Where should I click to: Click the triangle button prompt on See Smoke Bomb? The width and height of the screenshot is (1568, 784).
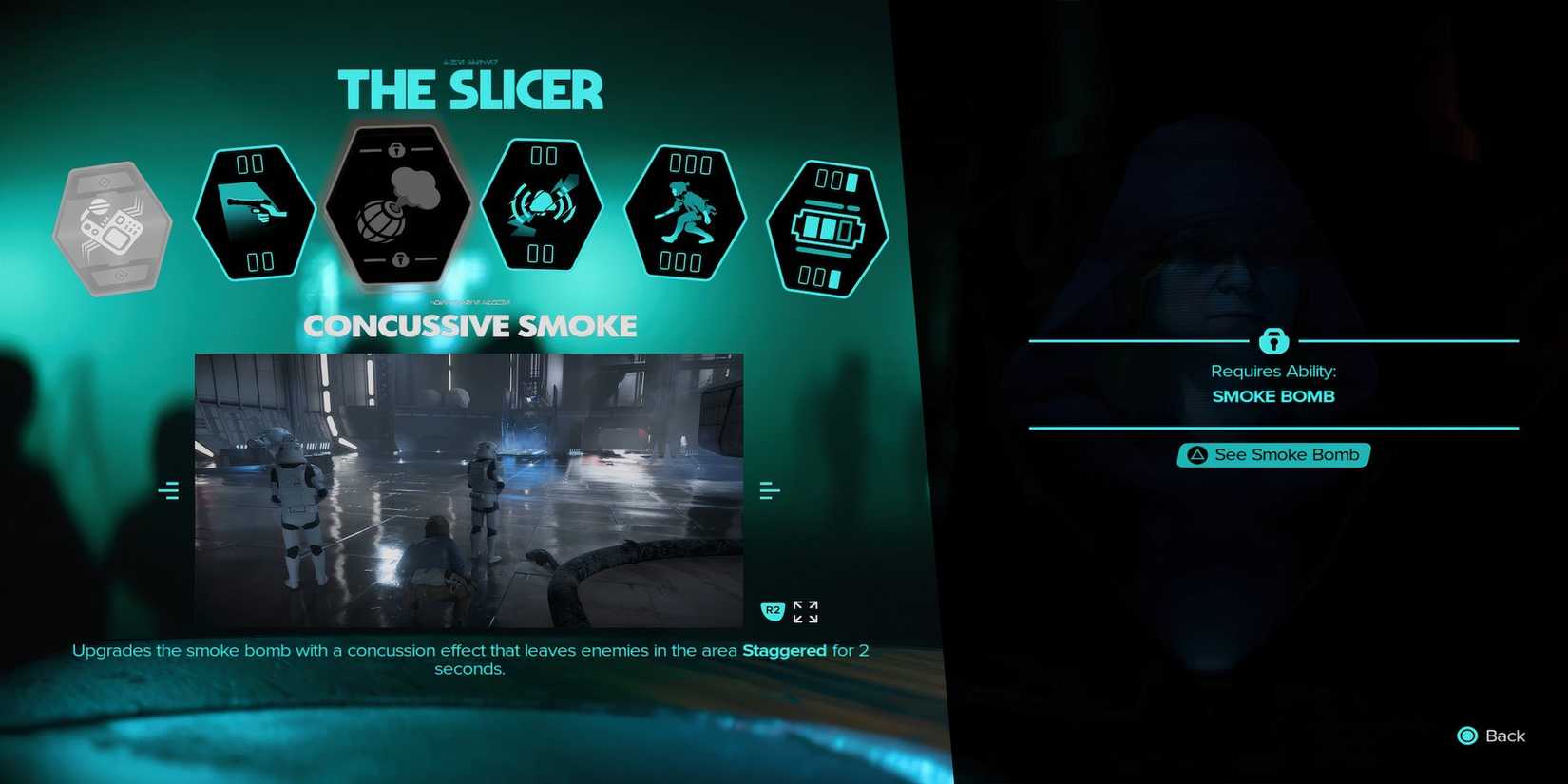coord(1196,454)
